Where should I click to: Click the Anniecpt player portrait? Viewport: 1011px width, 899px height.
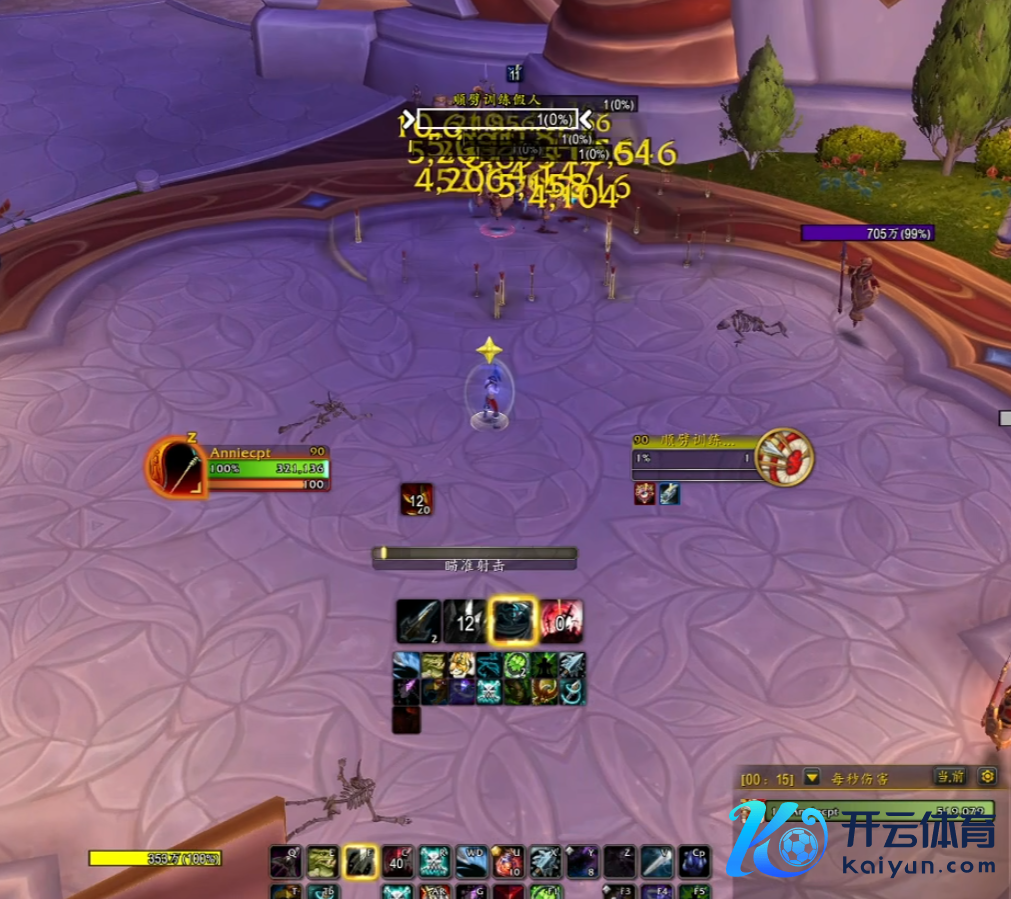tap(177, 467)
